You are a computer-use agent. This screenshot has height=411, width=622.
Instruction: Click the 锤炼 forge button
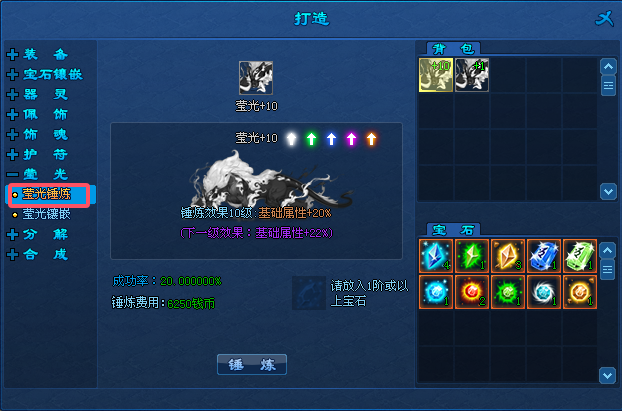click(251, 364)
